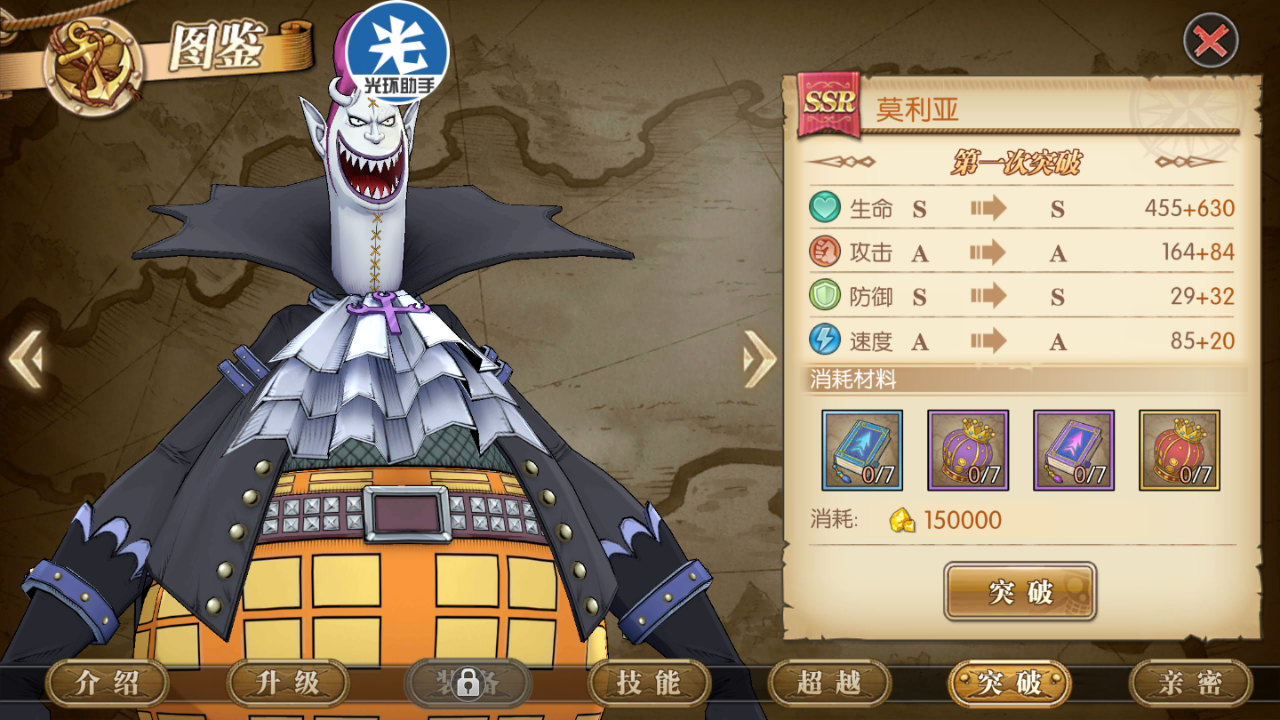Switch to the 升级 tab

point(288,684)
